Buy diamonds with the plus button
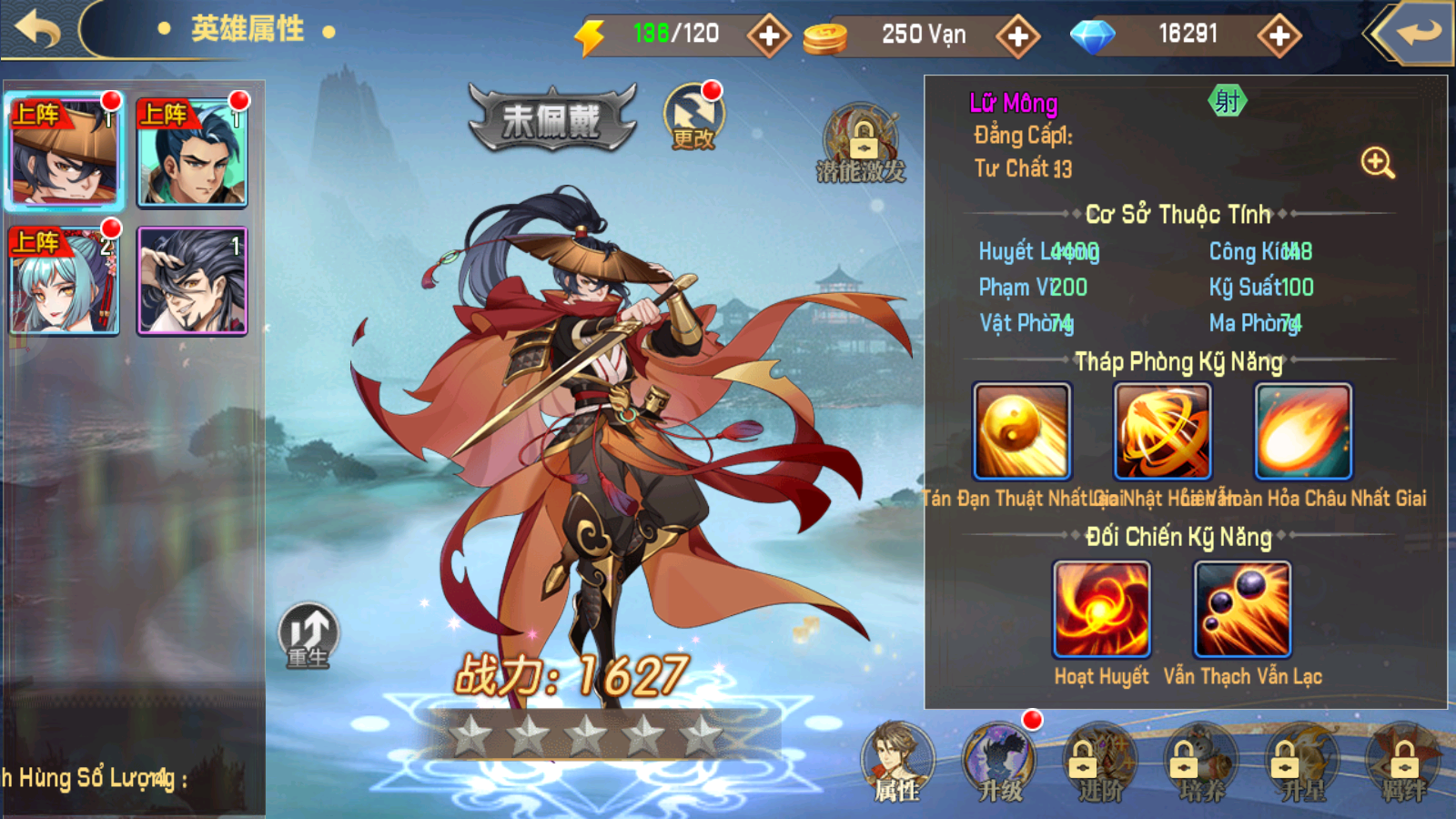Image resolution: width=1456 pixels, height=819 pixels. click(1279, 35)
